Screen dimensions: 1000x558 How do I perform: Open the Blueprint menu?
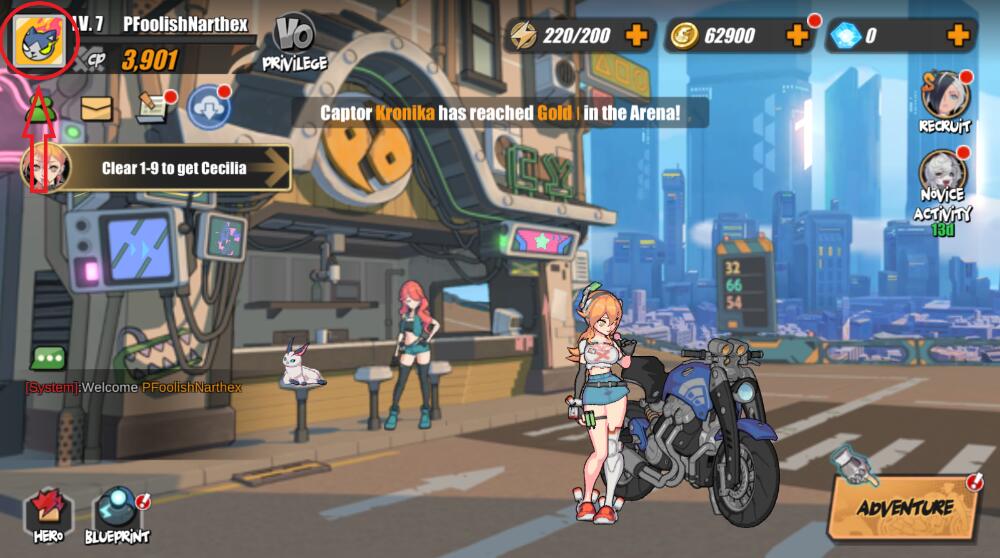coord(120,514)
